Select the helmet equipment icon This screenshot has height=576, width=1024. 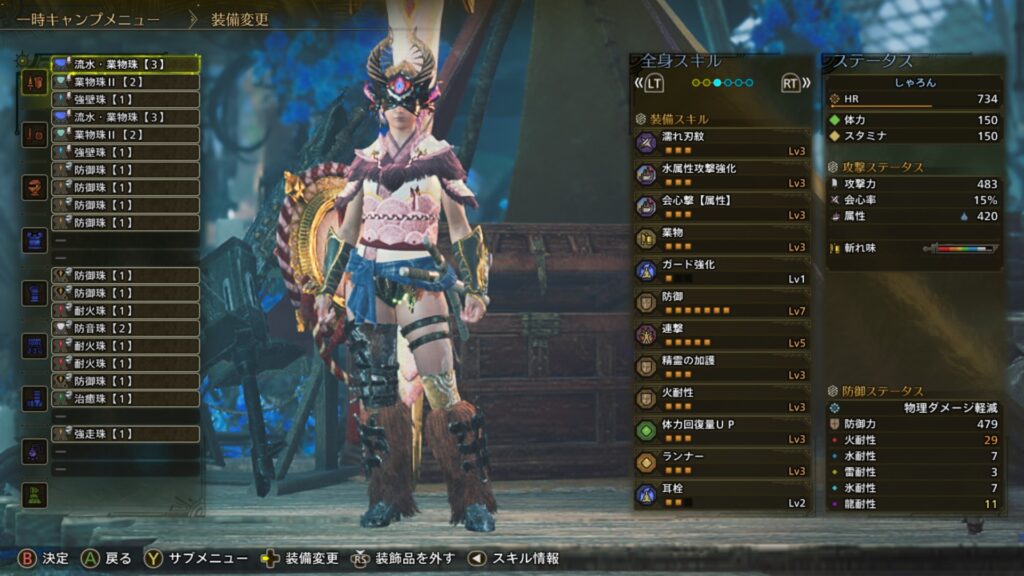point(35,188)
